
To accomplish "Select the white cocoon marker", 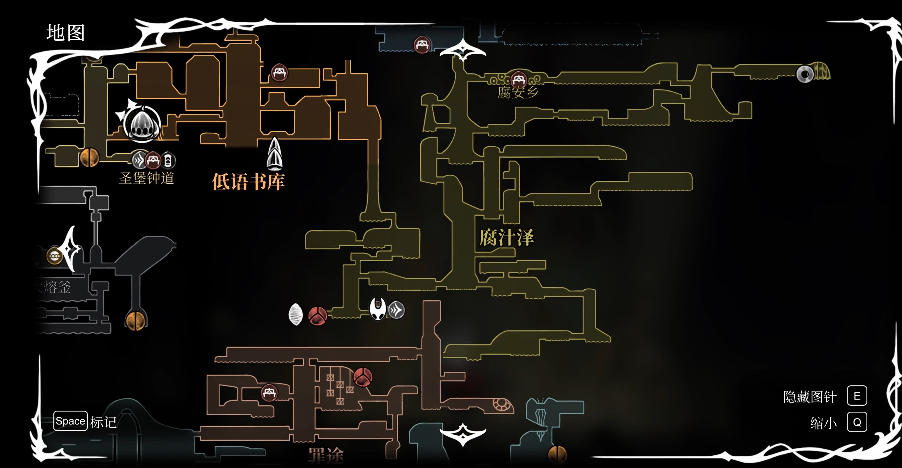I will [x=296, y=315].
